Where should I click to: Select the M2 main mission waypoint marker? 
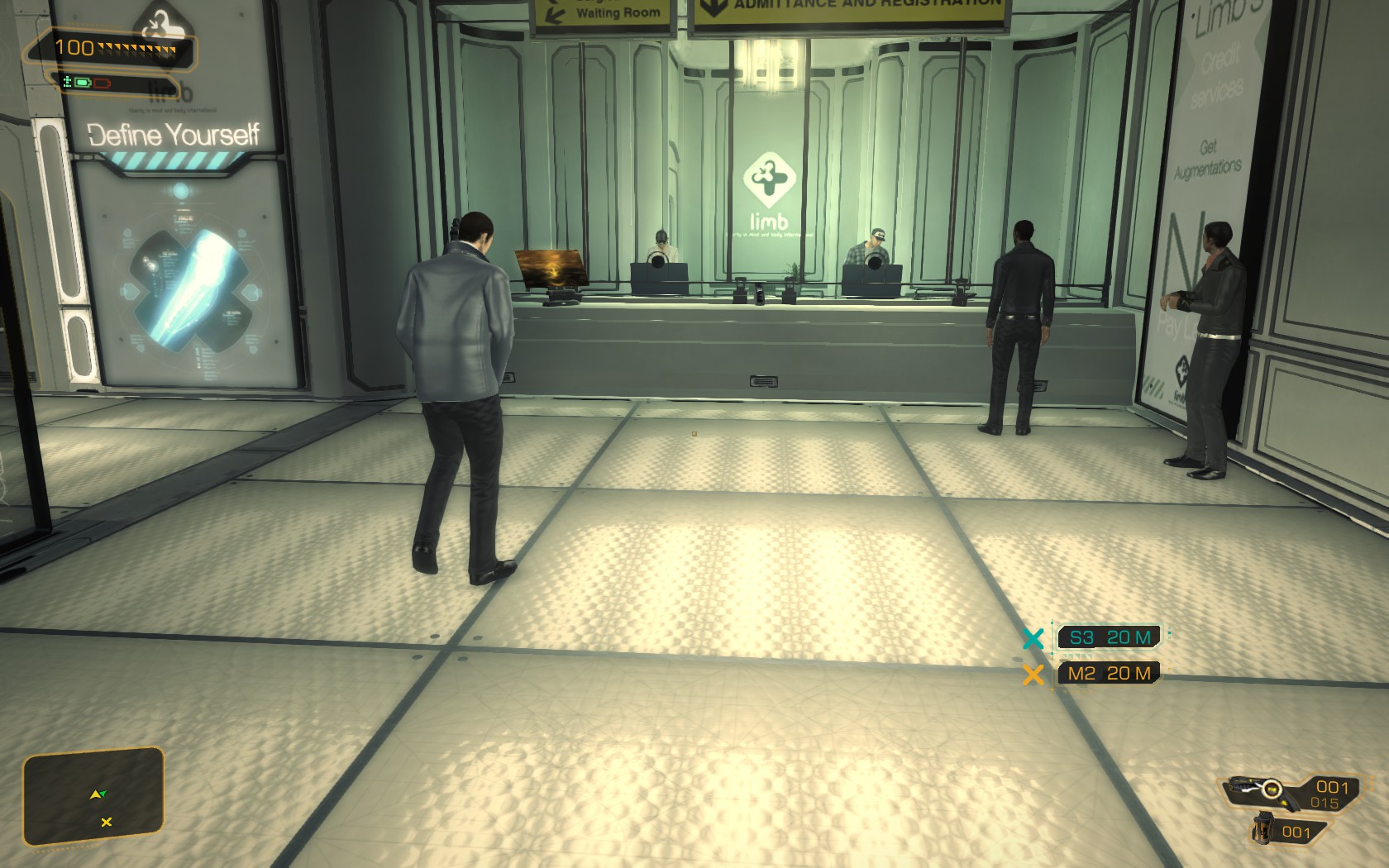(x=1033, y=675)
